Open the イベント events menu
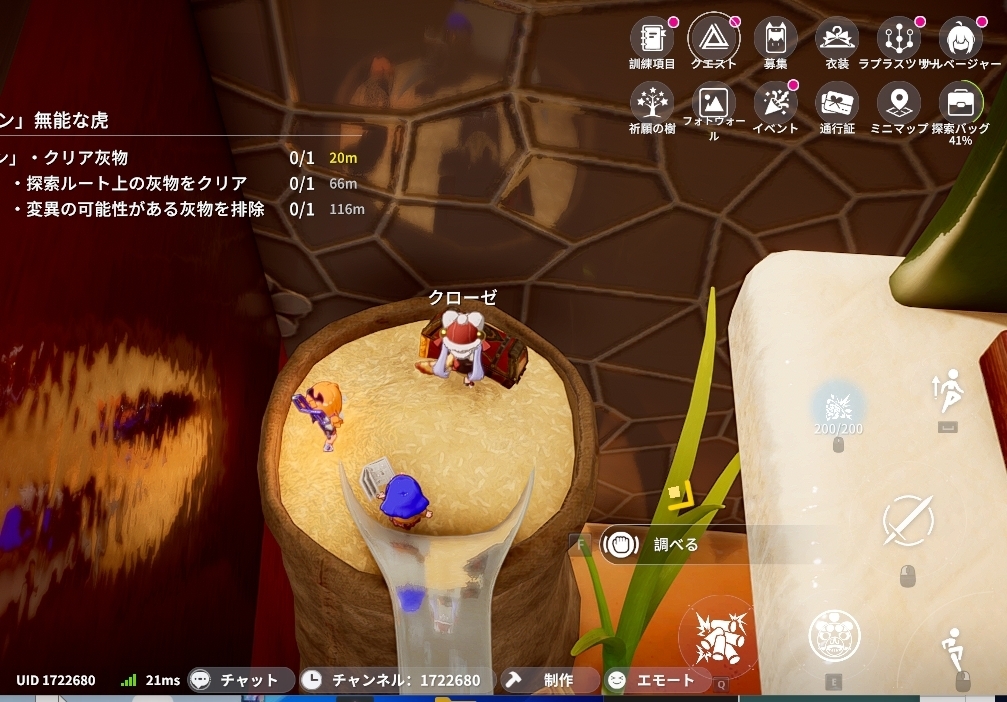Screen dimensions: 1007x702 point(775,103)
